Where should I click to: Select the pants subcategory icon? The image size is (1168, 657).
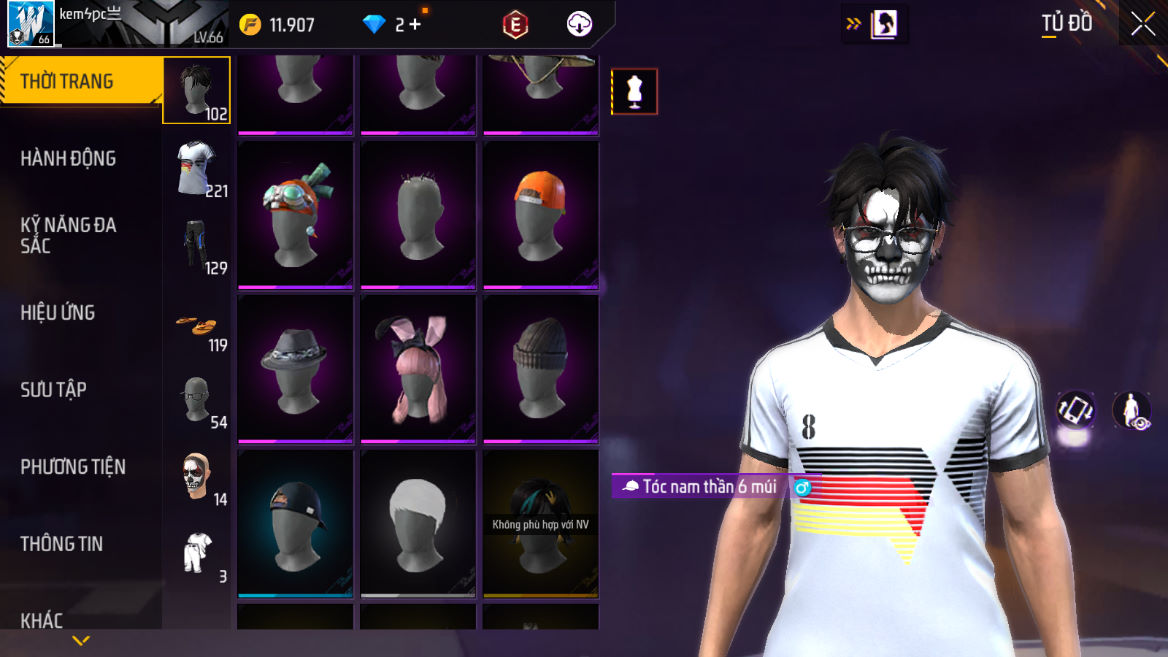[x=197, y=245]
